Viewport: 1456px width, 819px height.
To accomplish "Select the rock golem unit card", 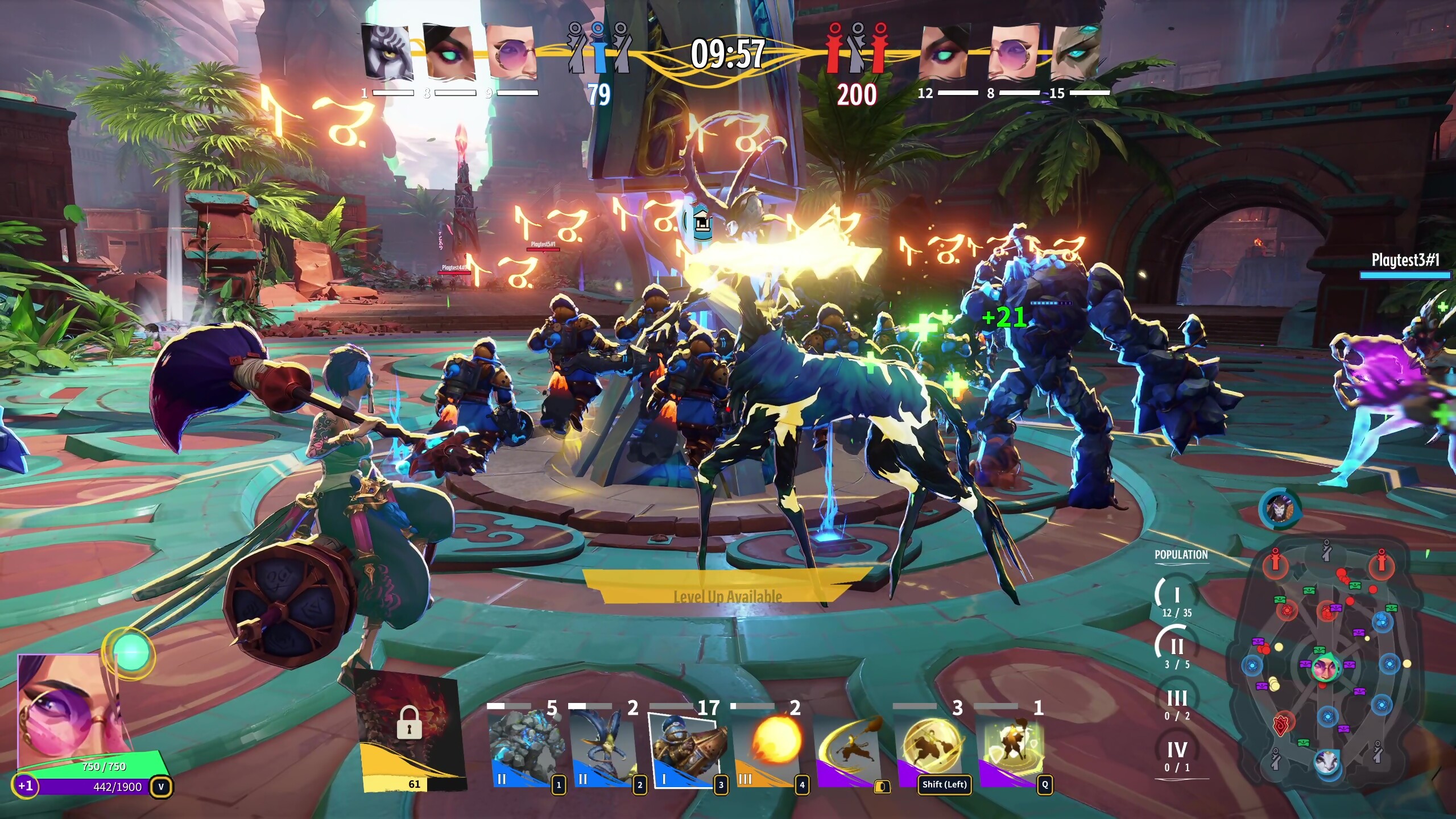I will click(526, 746).
